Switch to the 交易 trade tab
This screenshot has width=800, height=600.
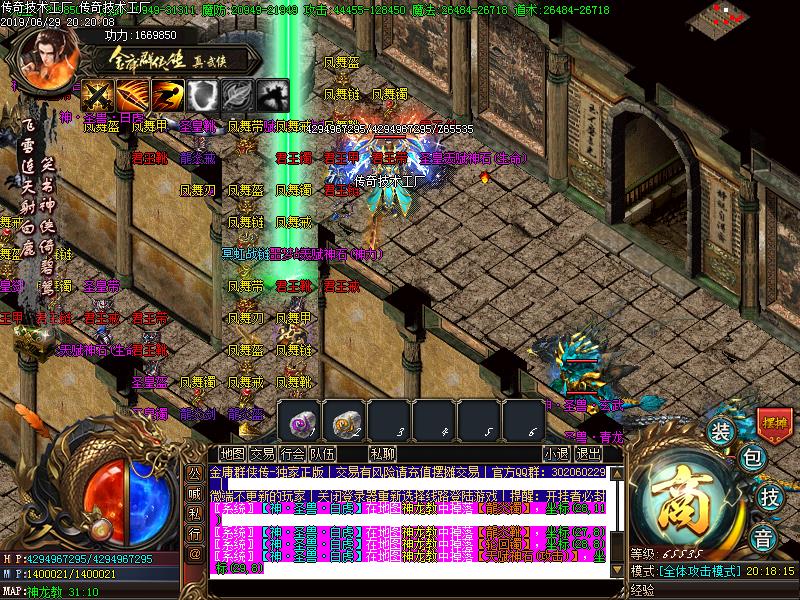(x=262, y=453)
